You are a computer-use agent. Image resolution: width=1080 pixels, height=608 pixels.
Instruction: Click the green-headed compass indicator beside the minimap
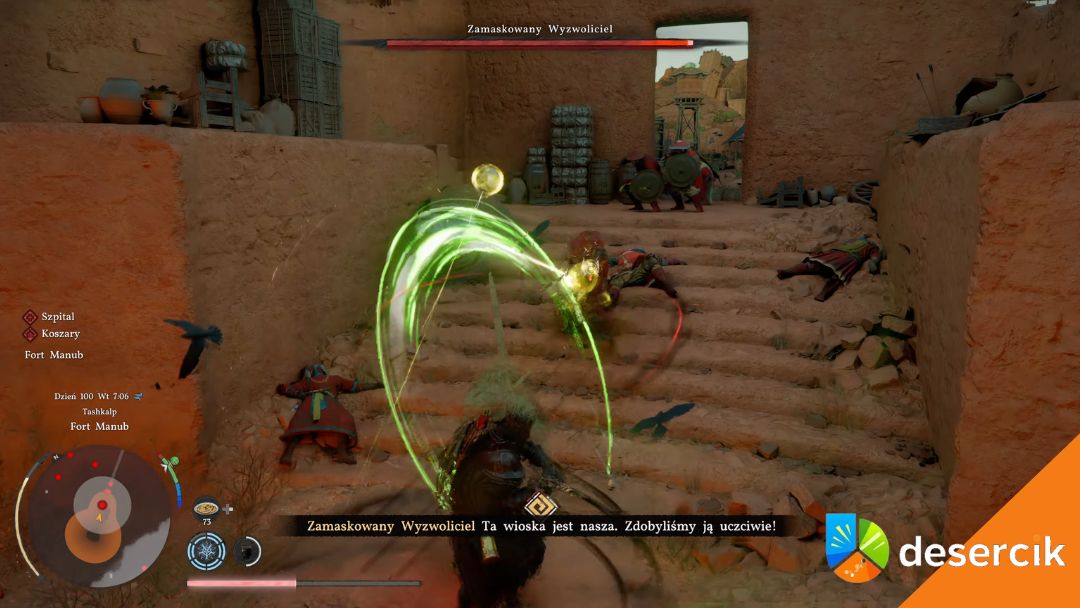(x=171, y=464)
